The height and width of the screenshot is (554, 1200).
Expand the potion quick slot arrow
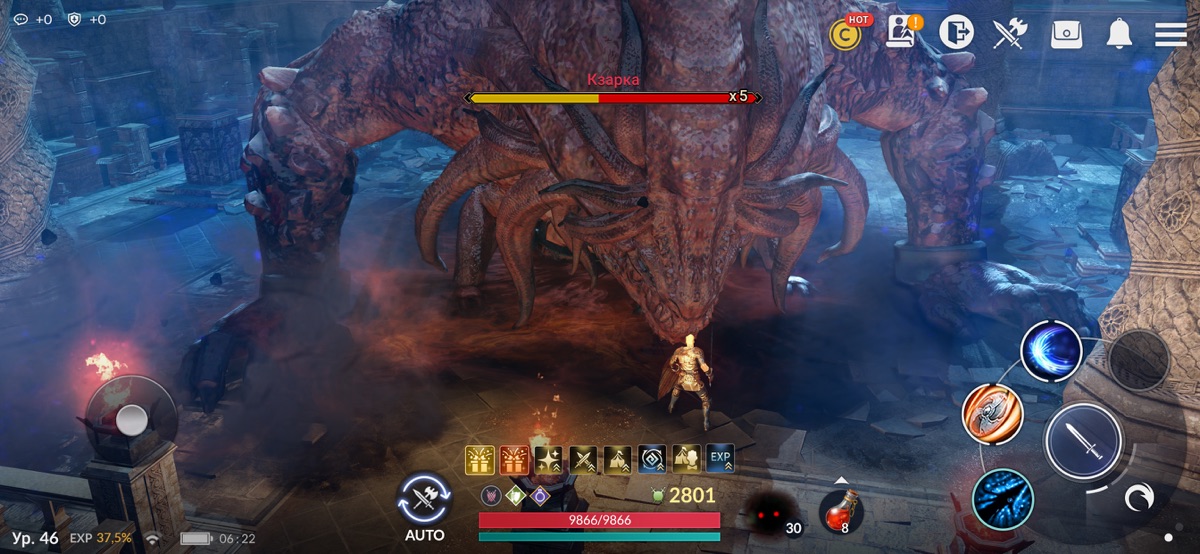pyautogui.click(x=841, y=480)
